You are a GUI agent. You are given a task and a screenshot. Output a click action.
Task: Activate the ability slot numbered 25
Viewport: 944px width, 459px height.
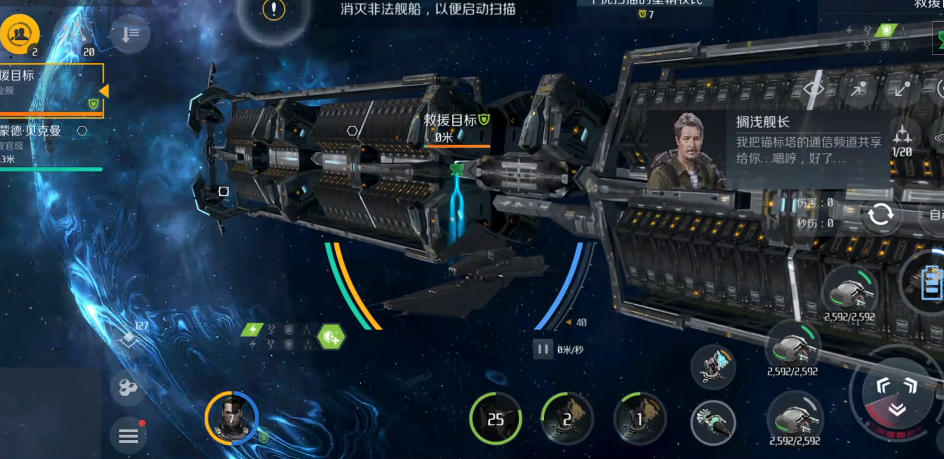coord(496,419)
